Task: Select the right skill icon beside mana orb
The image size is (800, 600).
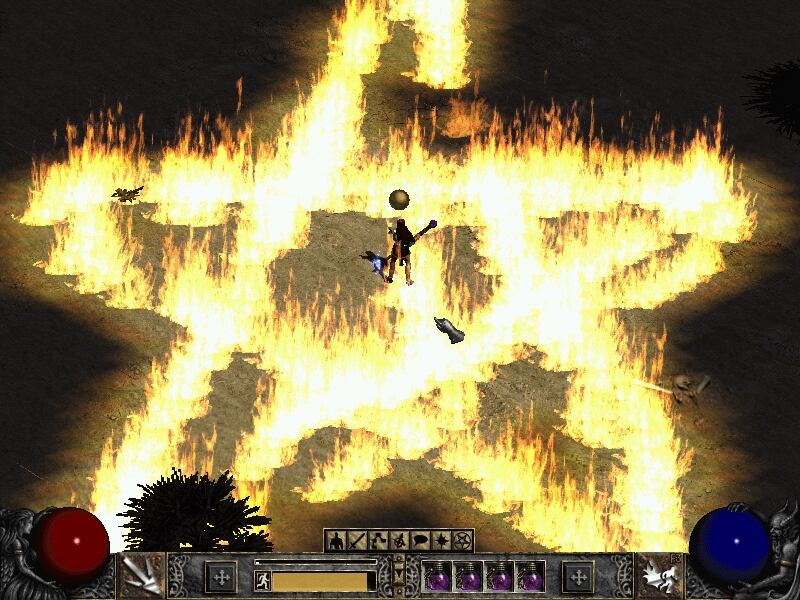Action: point(658,576)
